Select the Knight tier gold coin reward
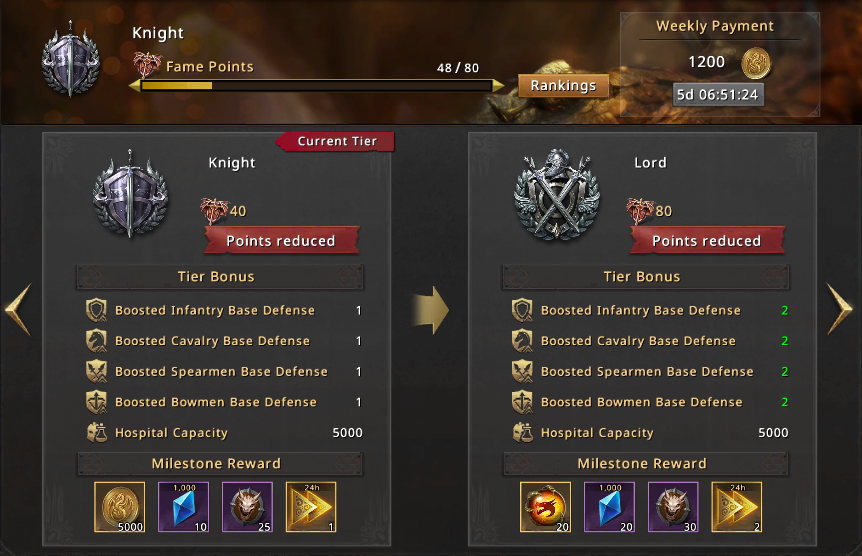Screen dimensions: 862x556 click(120, 507)
